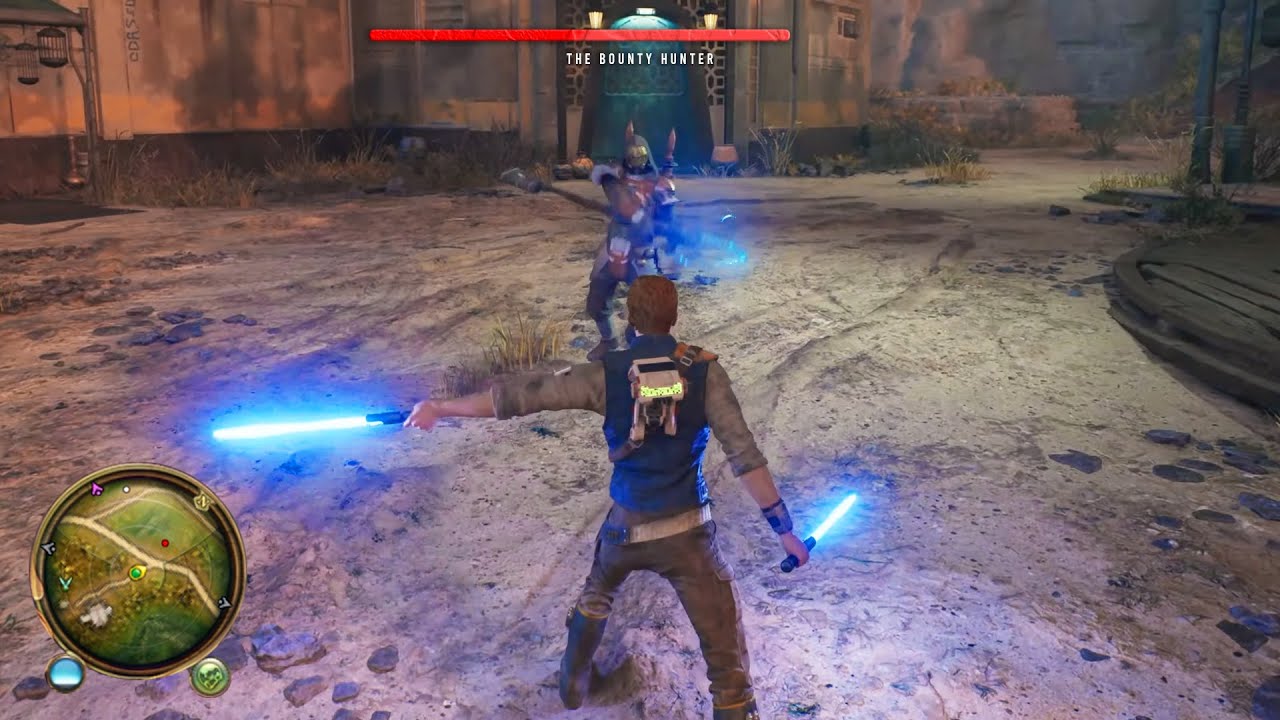
Task: Click the blue orb icon below the minimap
Action: pos(67,674)
